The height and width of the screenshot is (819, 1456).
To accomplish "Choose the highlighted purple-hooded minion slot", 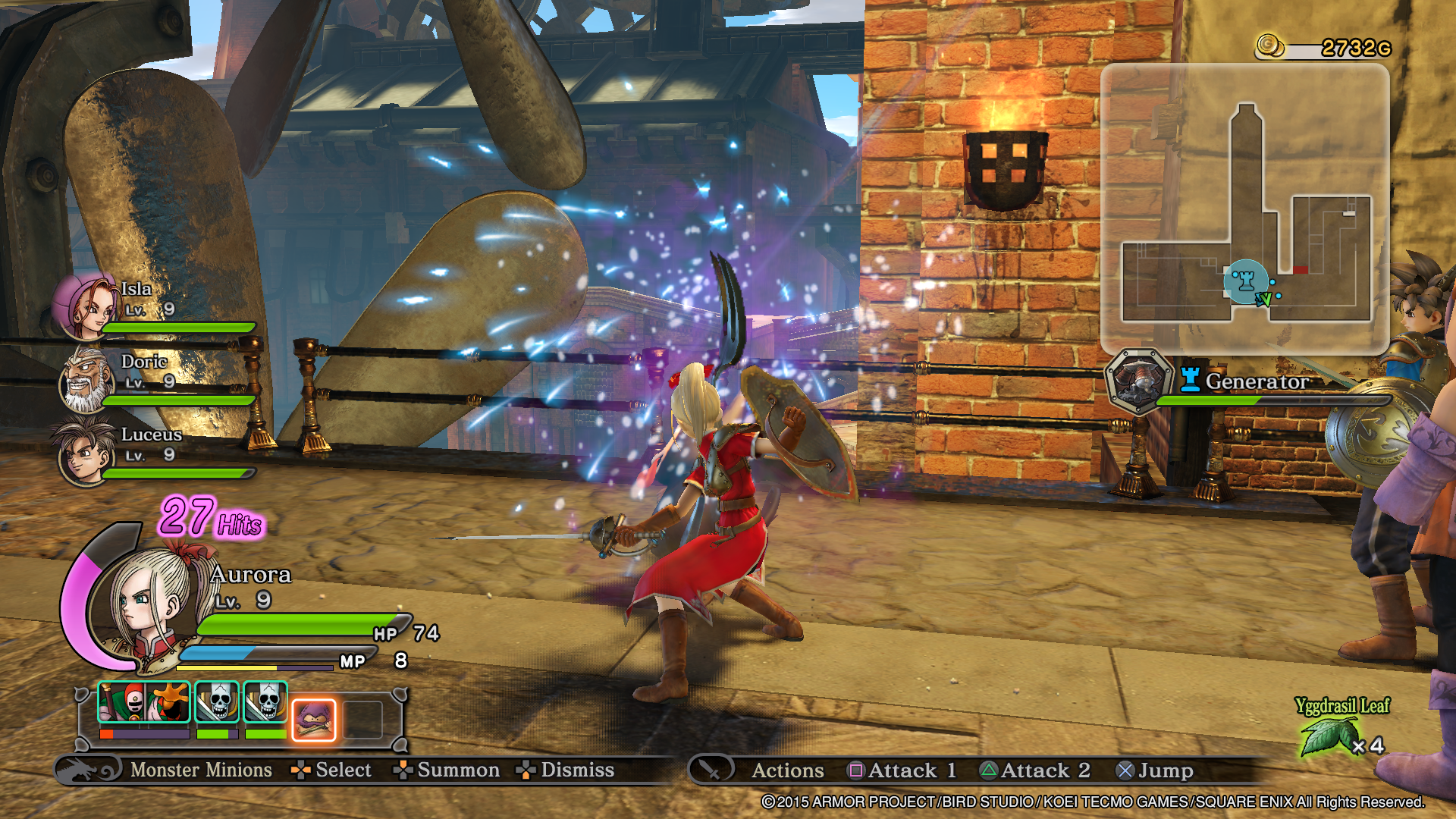I will [x=313, y=719].
